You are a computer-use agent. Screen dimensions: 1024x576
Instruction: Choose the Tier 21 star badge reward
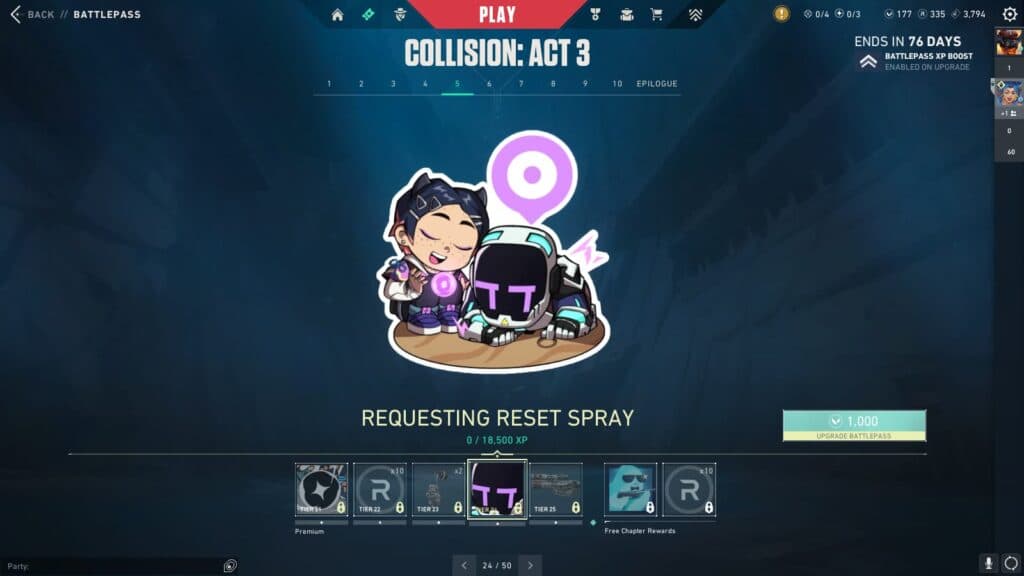tap(322, 490)
